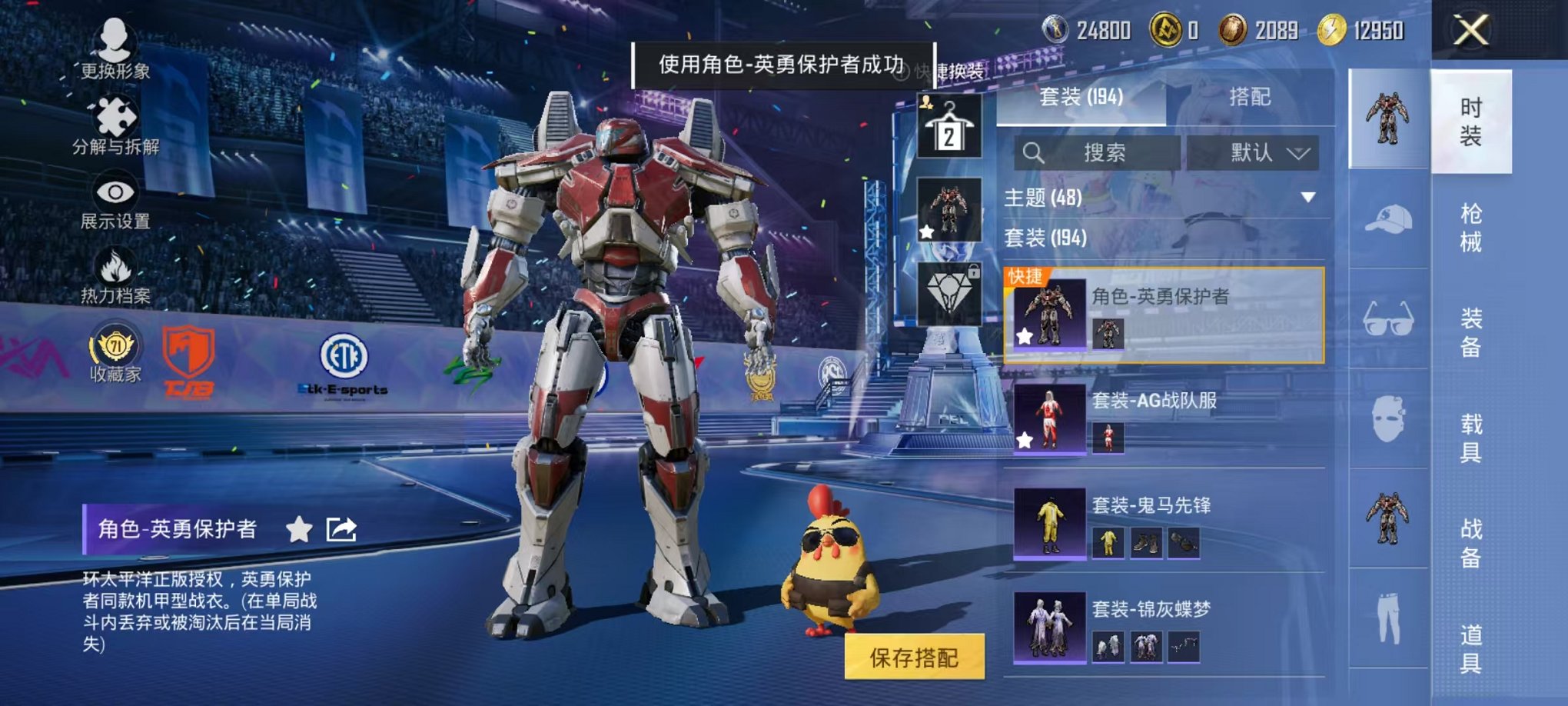The width and height of the screenshot is (1568, 706).
Task: Open the 载具 vehicles category
Action: click(1470, 438)
